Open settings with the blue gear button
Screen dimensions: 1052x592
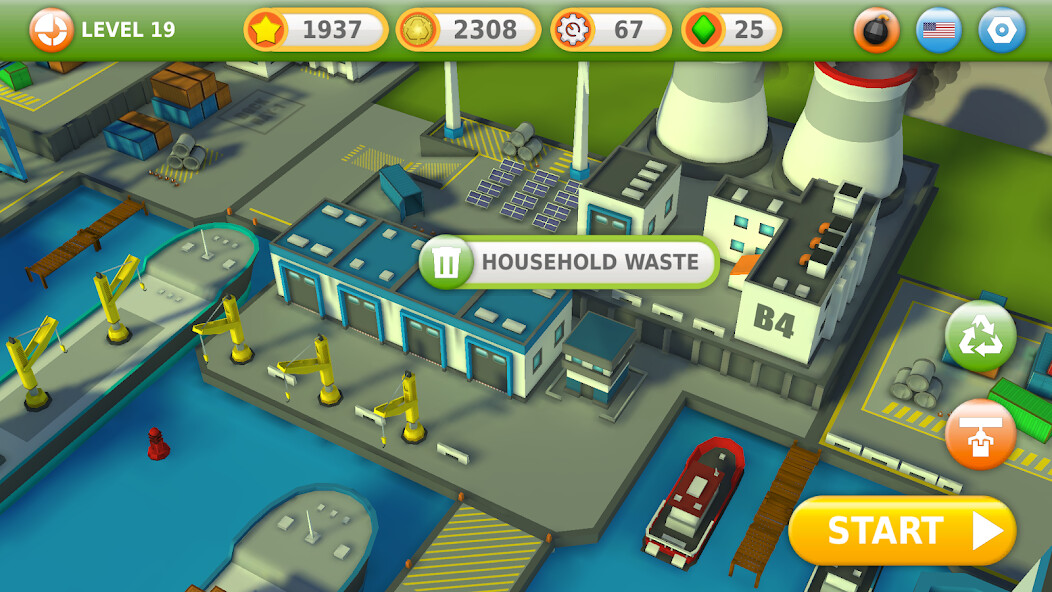click(1001, 30)
